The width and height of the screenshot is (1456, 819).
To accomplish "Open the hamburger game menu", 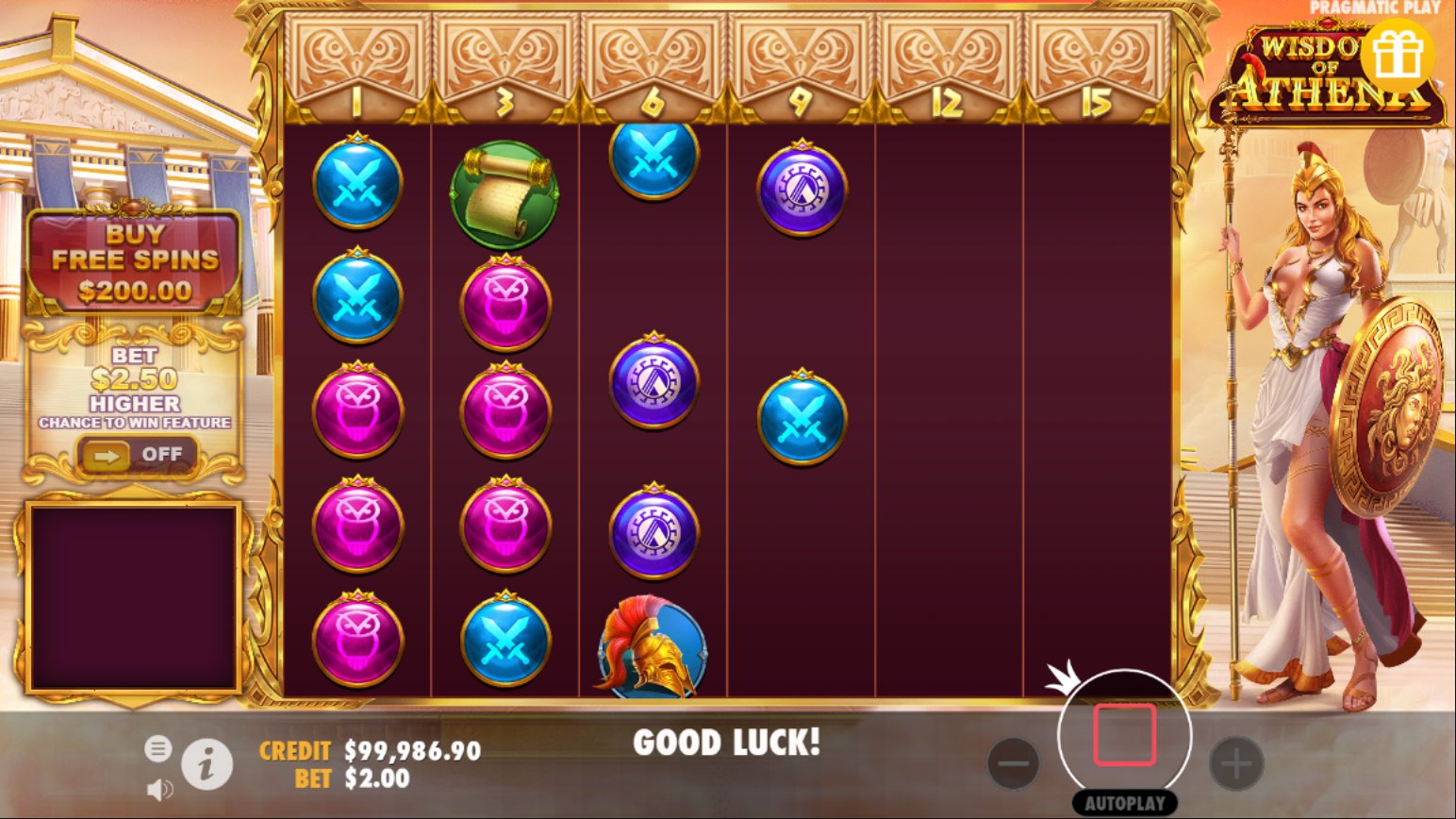I will [x=157, y=748].
